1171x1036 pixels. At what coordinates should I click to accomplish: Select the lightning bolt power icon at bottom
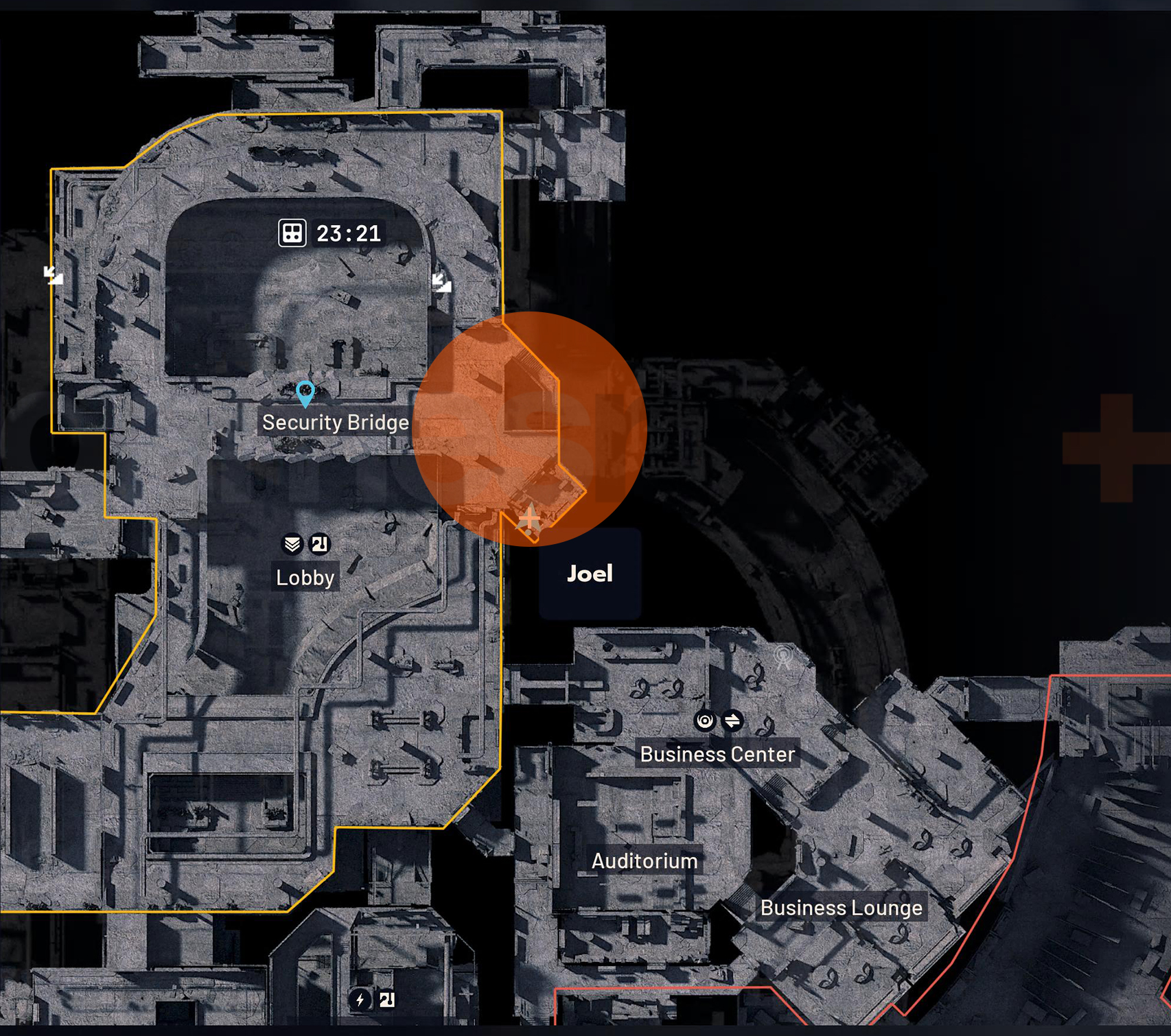click(x=360, y=1000)
